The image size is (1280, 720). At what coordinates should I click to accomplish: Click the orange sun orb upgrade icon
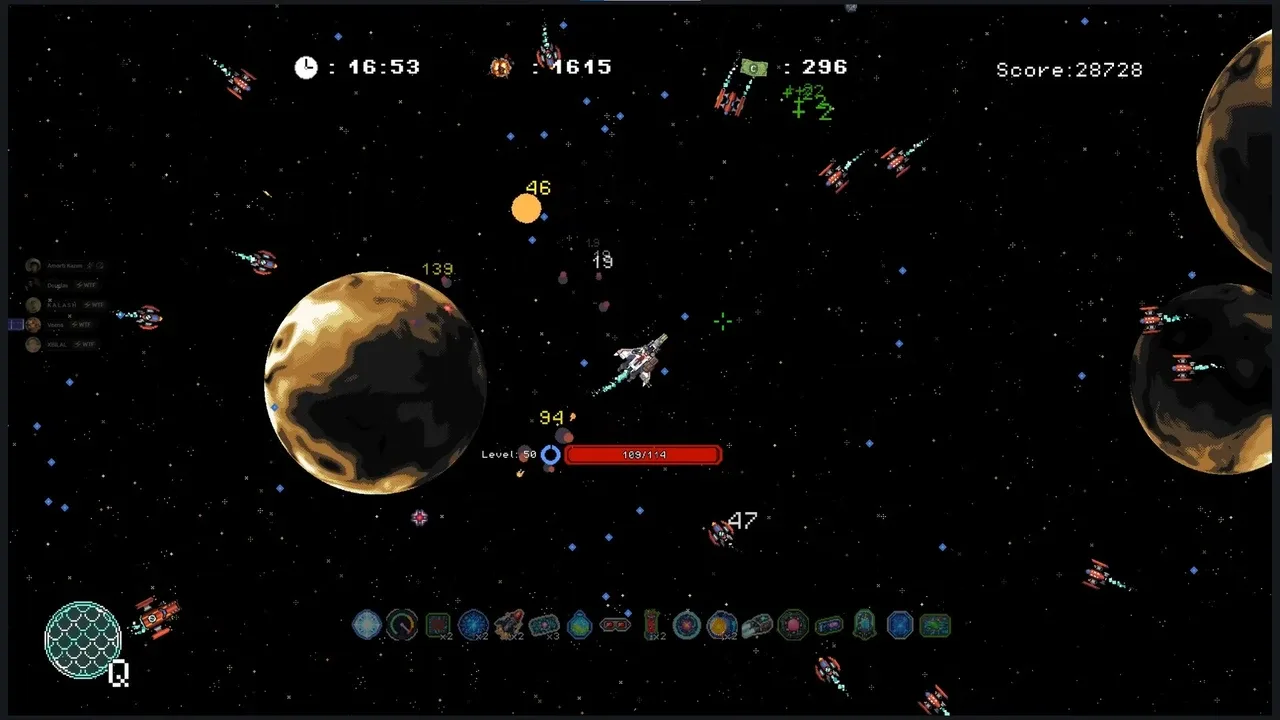pos(722,626)
